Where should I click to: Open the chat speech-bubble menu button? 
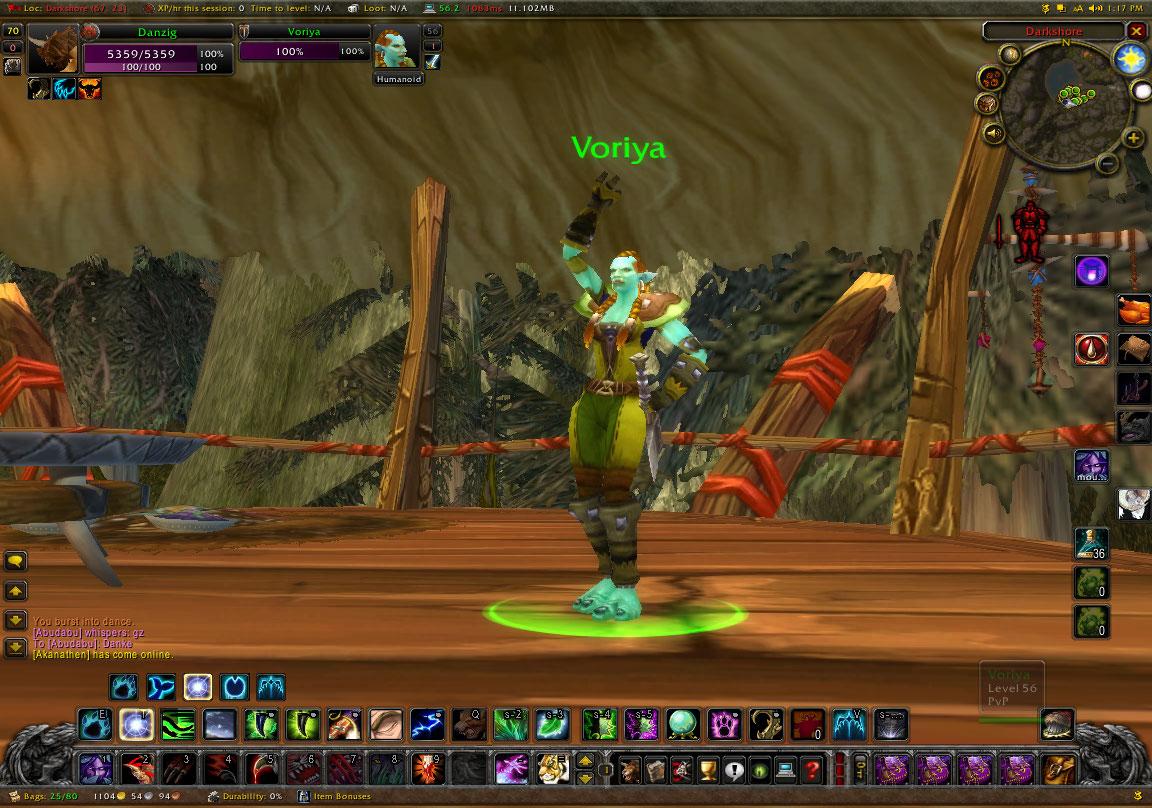15,561
